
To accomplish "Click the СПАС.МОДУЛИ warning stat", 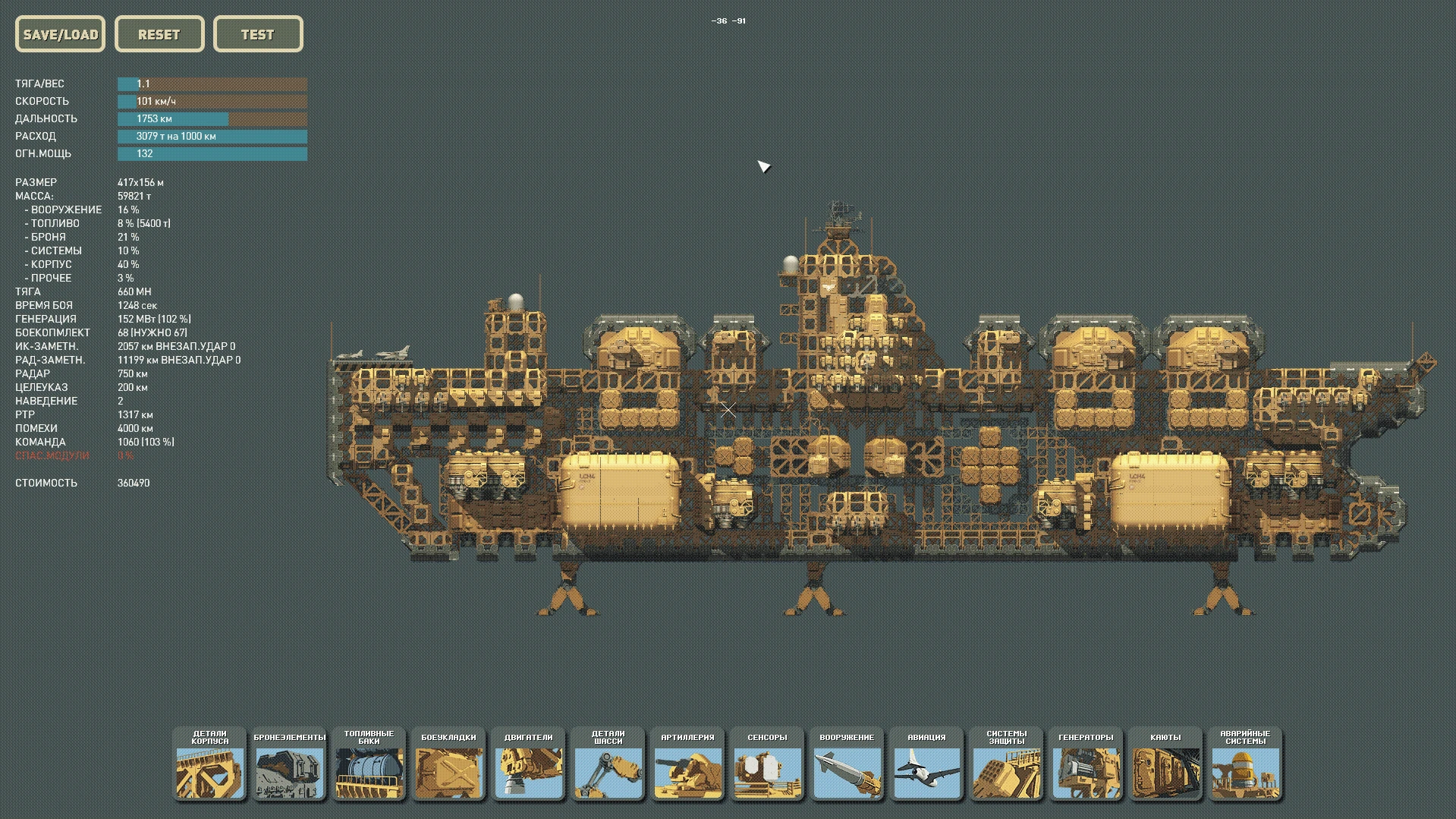I will click(53, 455).
